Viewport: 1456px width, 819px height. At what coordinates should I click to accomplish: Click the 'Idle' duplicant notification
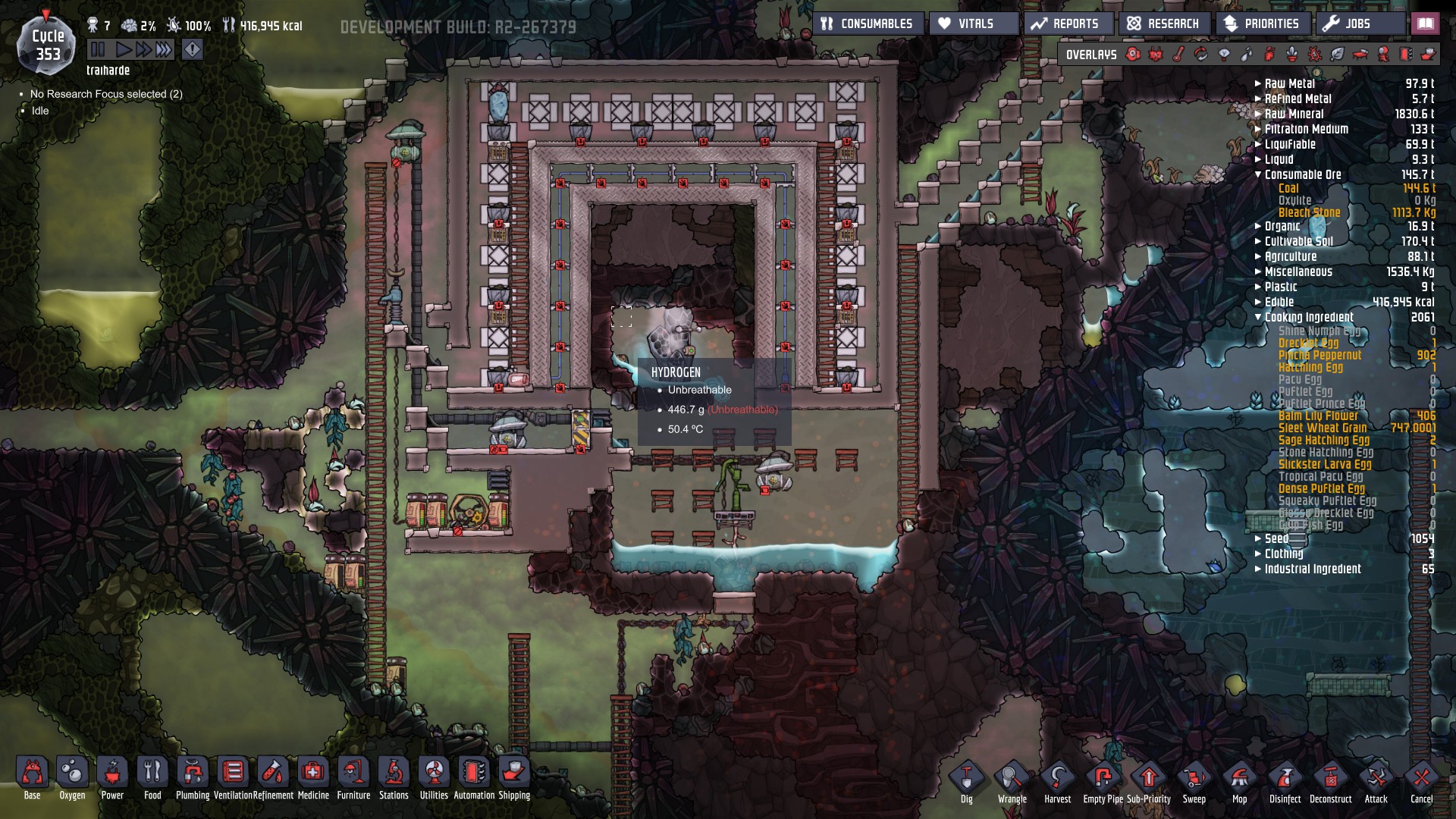39,111
